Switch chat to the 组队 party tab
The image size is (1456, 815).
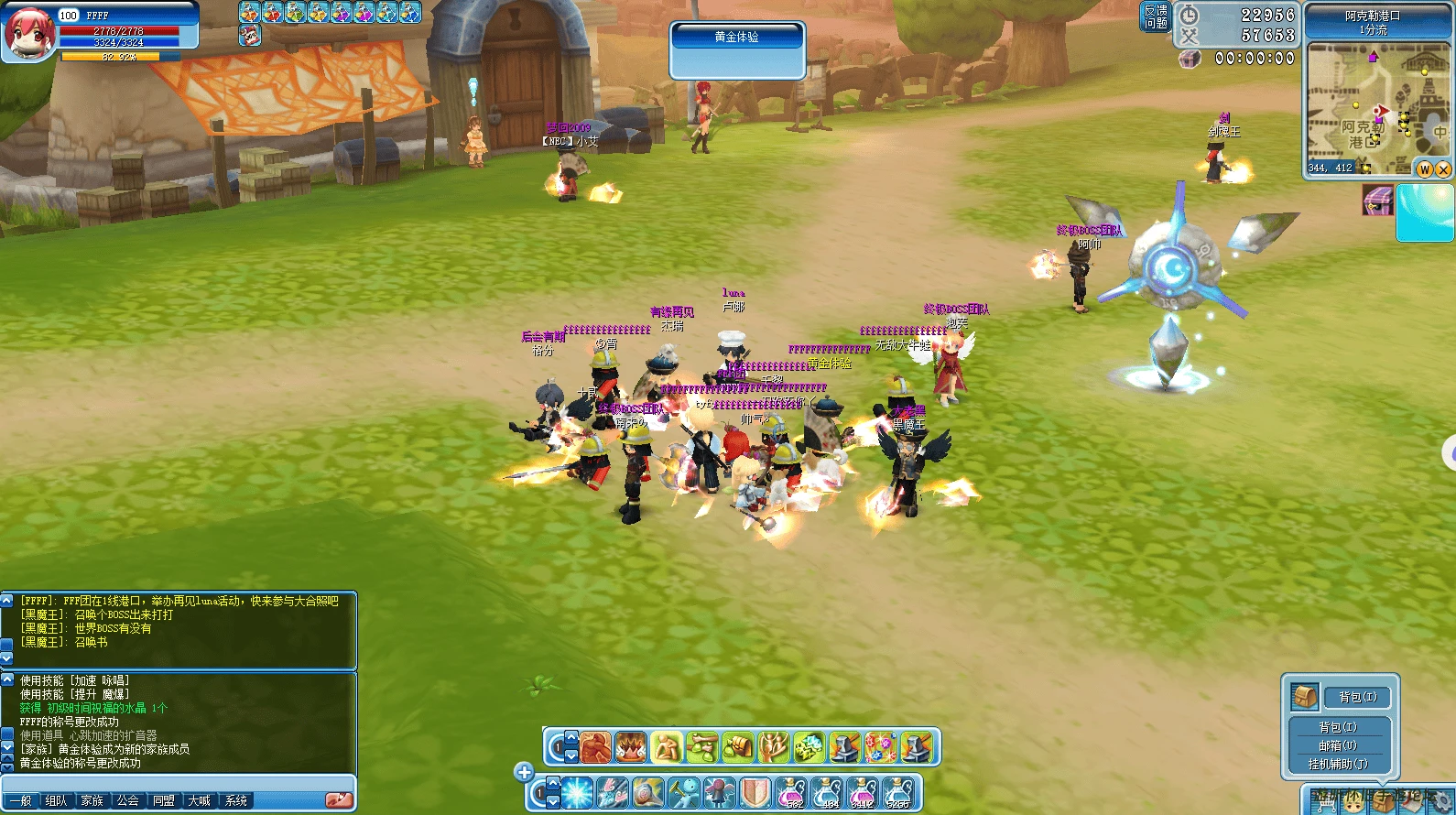coord(56,800)
